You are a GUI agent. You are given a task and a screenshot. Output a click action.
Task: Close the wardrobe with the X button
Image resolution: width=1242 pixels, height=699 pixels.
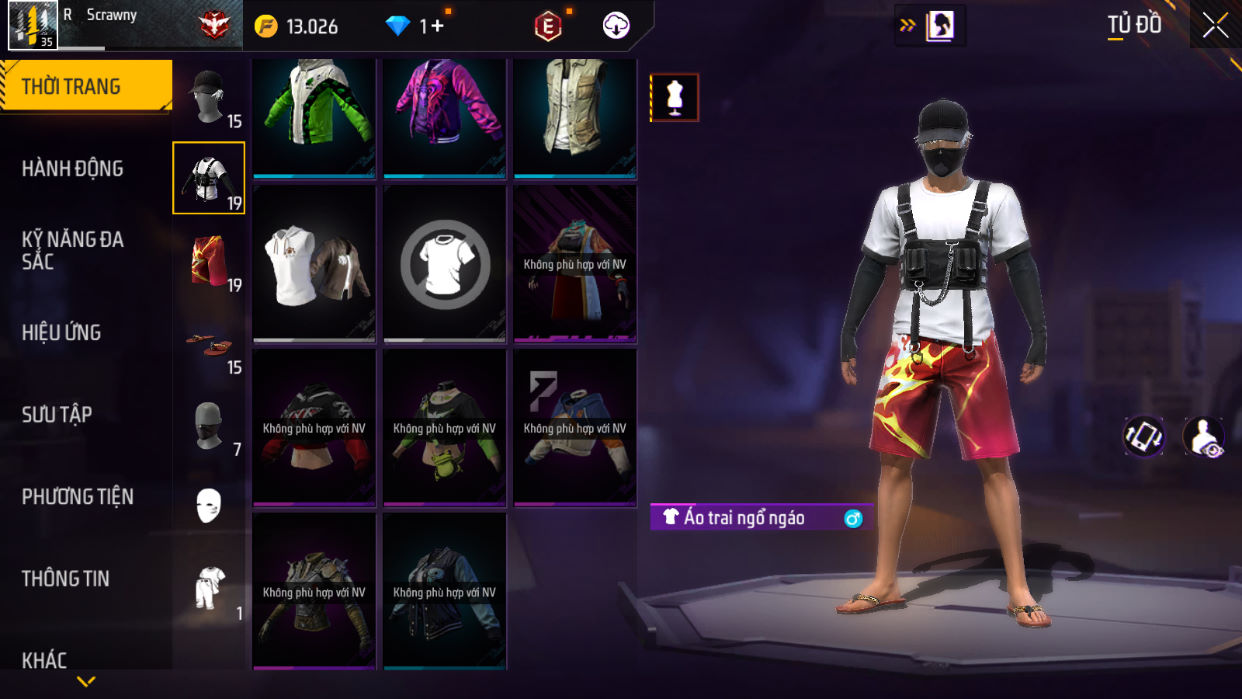coord(1215,25)
